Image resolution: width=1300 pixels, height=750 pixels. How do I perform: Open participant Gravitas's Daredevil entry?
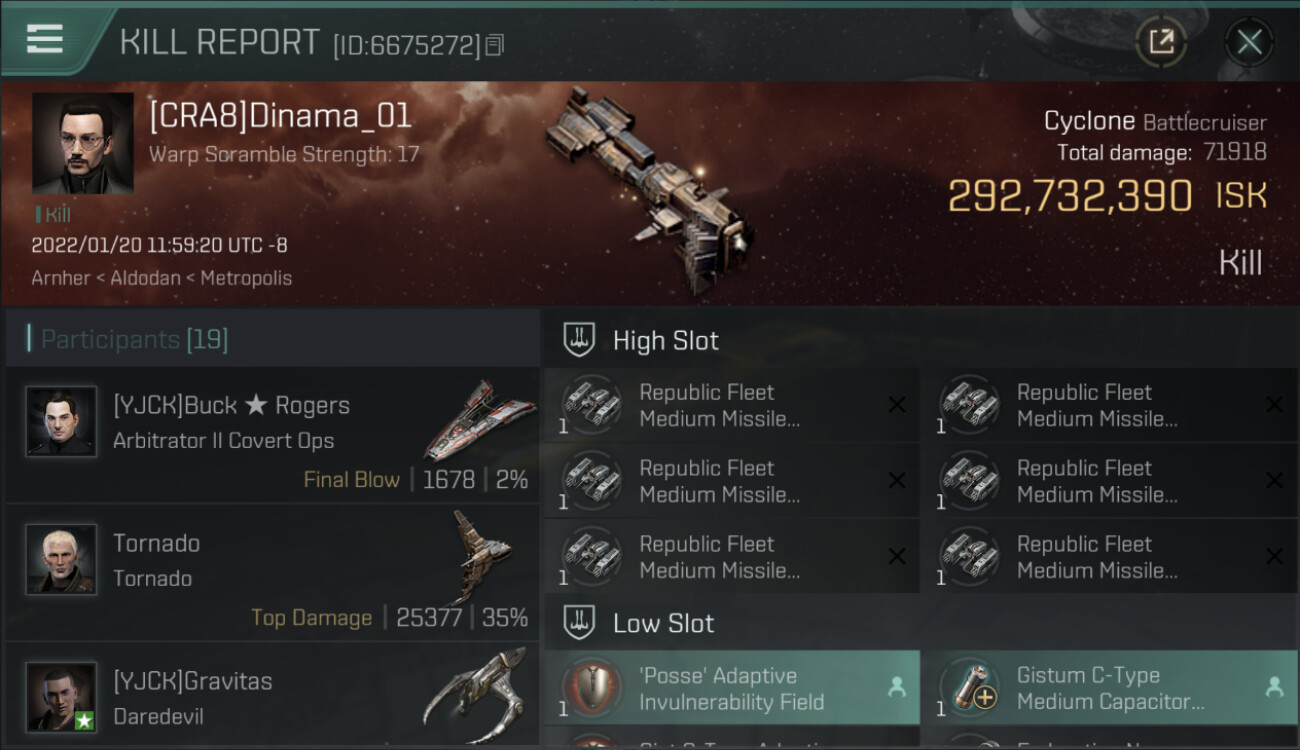click(x=272, y=697)
